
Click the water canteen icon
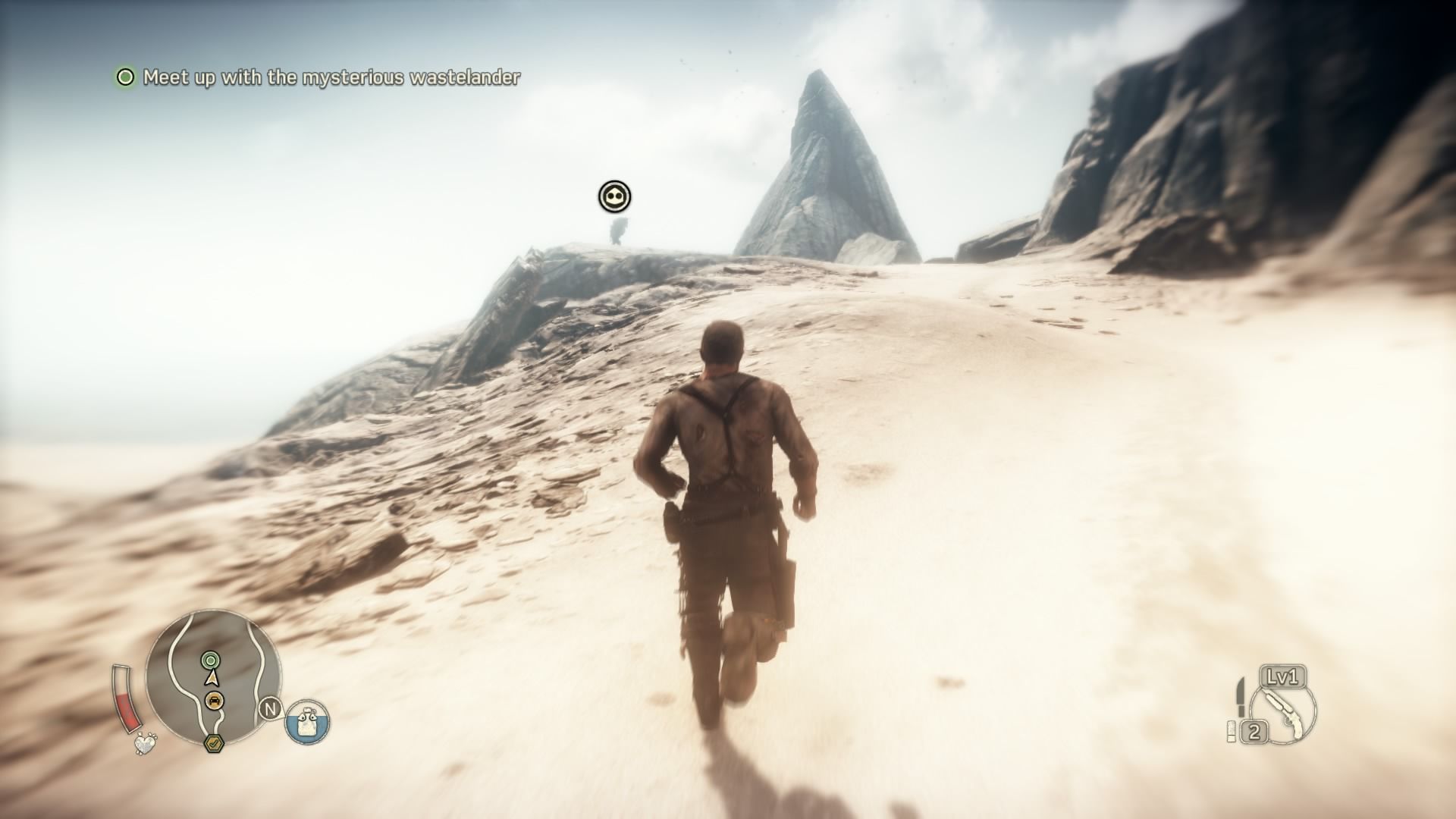pyautogui.click(x=307, y=720)
